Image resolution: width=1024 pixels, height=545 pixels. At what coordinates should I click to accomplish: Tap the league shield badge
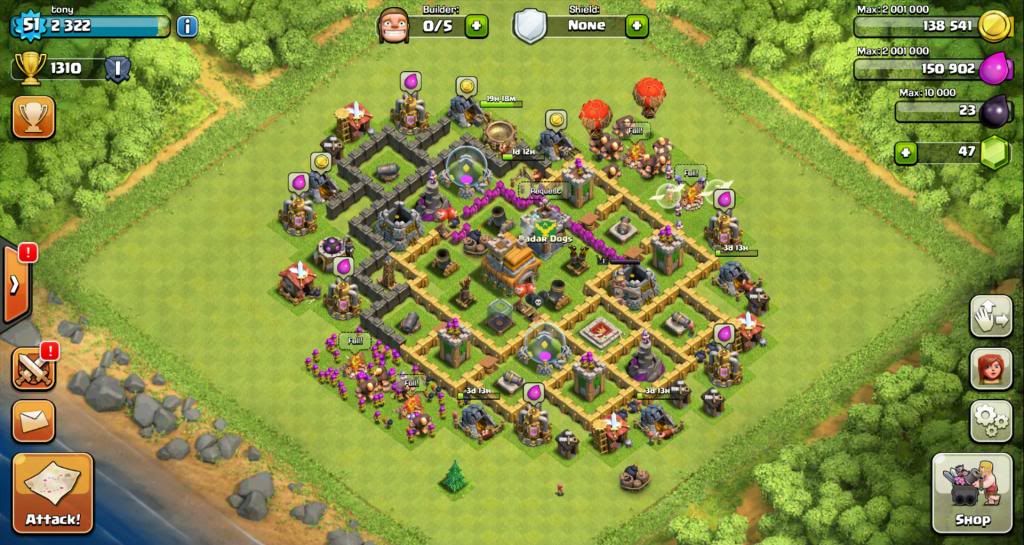[x=117, y=70]
